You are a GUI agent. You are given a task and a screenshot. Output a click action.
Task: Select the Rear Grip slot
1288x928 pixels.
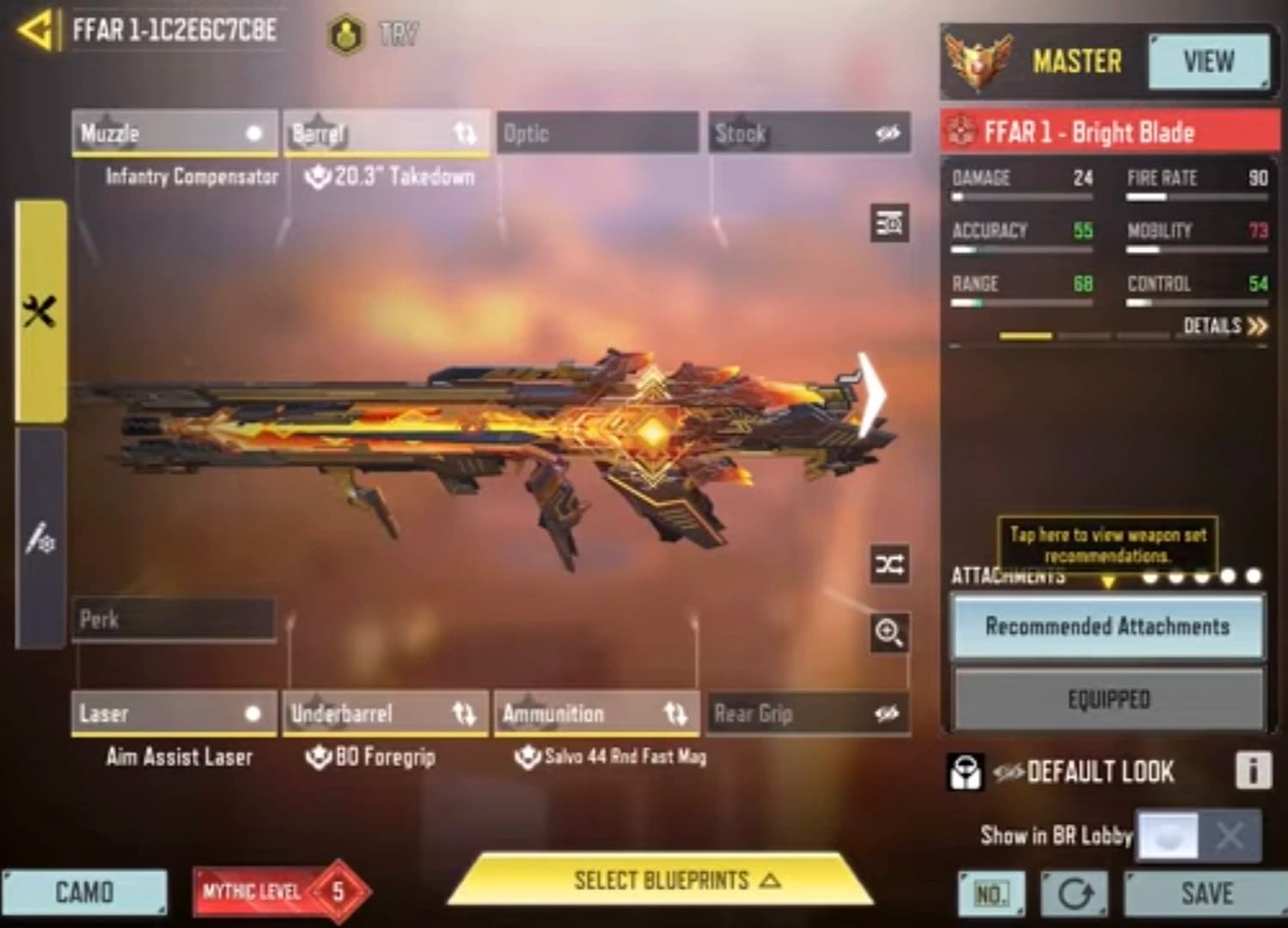pos(809,713)
